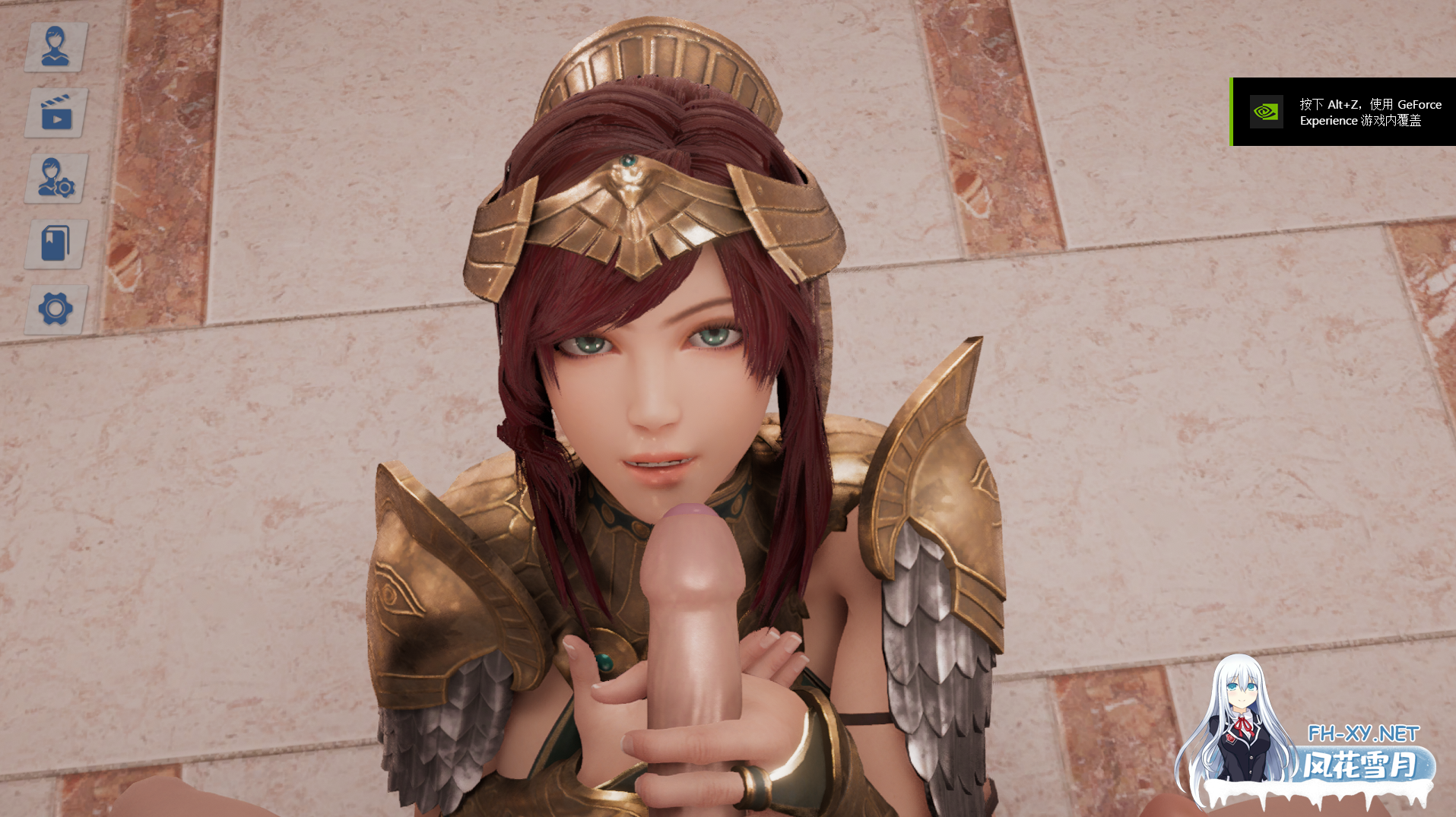The image size is (1456, 817).
Task: Select the character menu entry in sidebar
Action: 54,46
